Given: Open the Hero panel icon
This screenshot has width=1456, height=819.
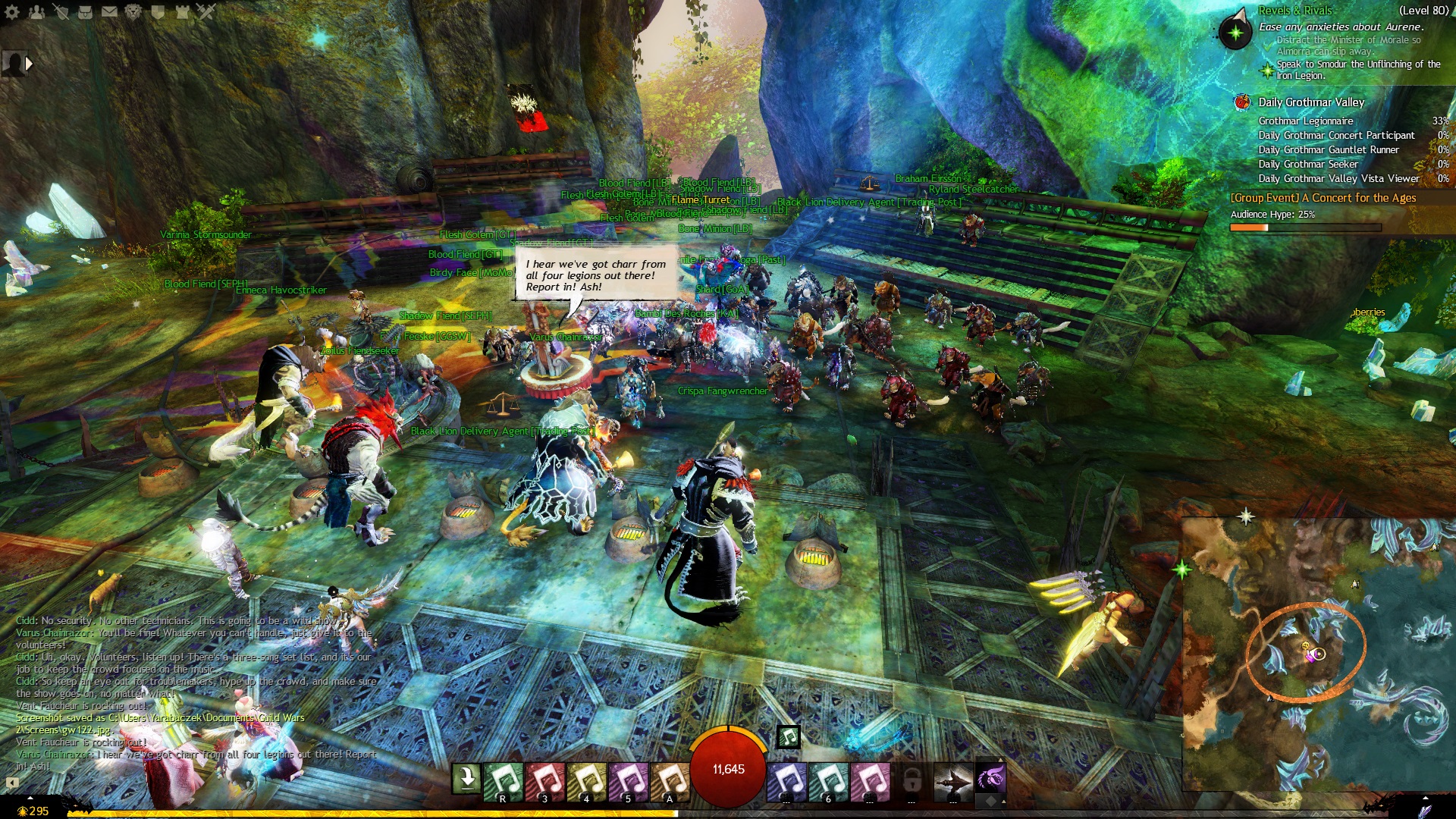Looking at the screenshot, I should pyautogui.click(x=61, y=11).
